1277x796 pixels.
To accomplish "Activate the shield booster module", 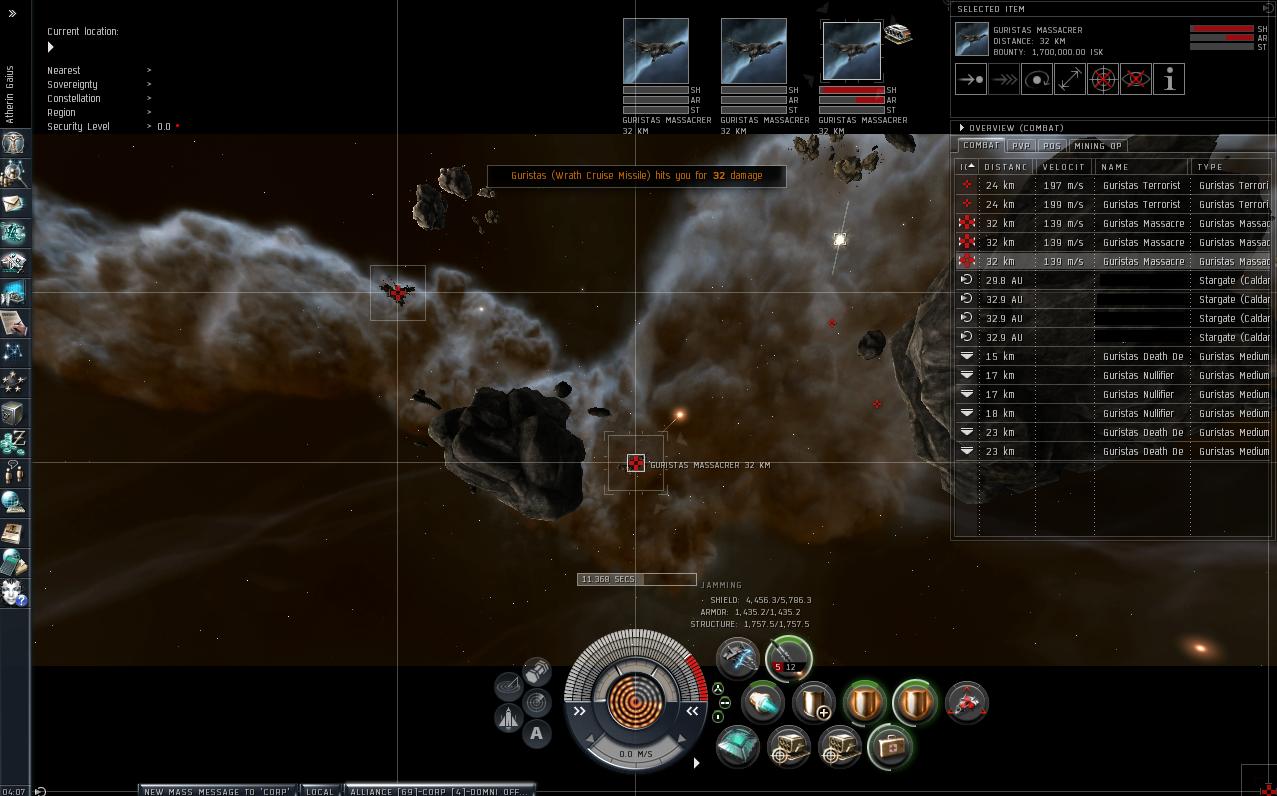I will pos(814,702).
